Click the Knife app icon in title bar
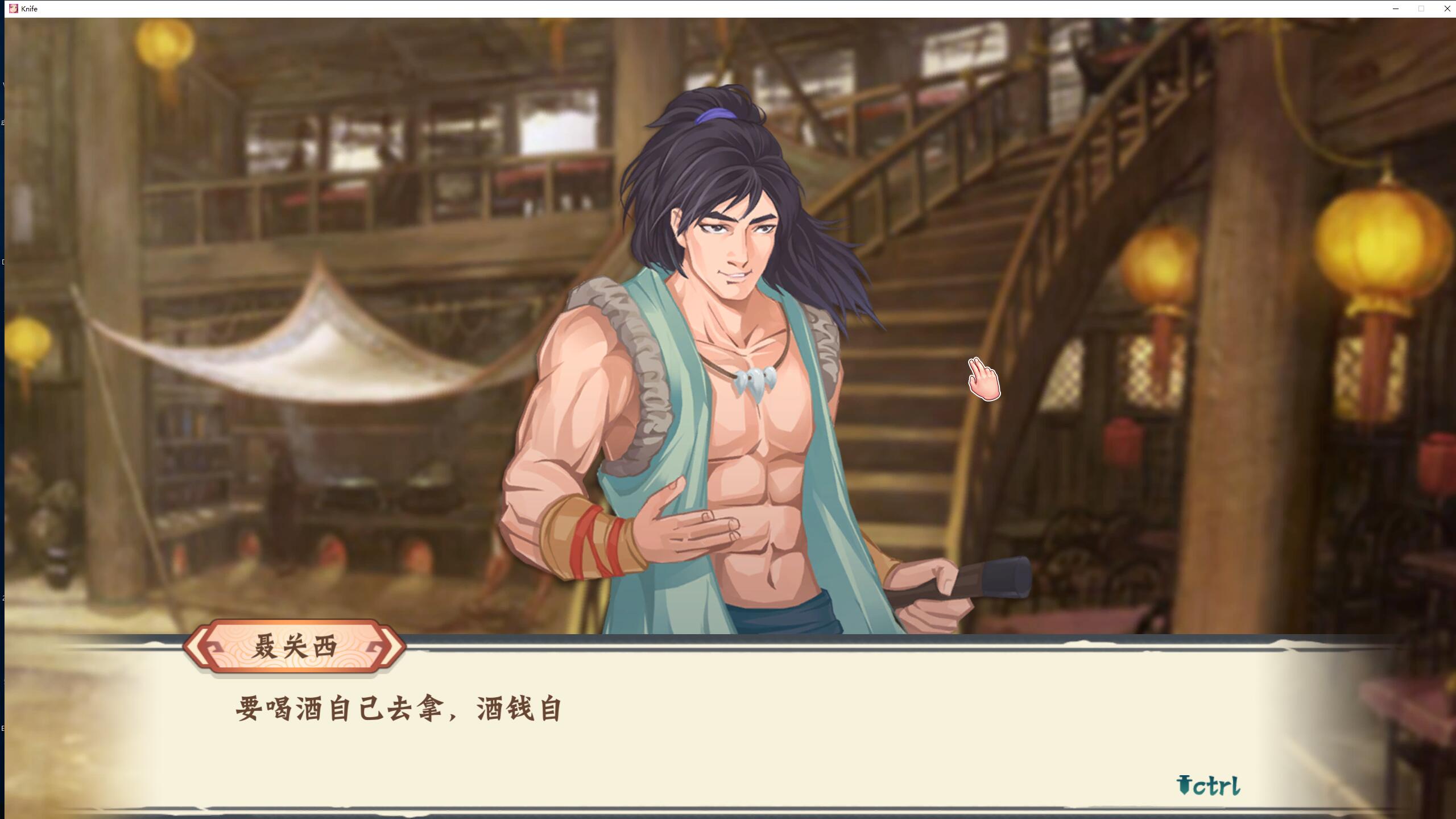 click(x=14, y=9)
